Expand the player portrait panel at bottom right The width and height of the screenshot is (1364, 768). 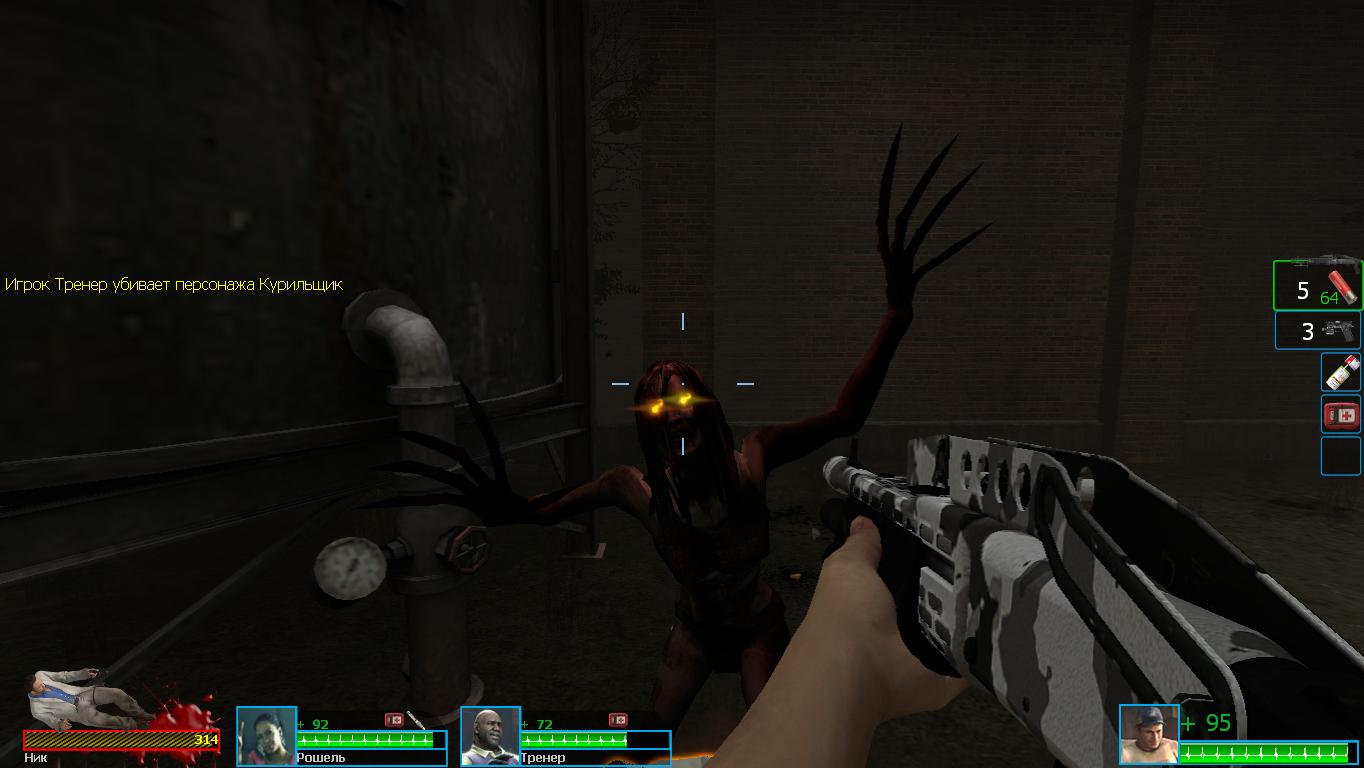tap(1150, 733)
